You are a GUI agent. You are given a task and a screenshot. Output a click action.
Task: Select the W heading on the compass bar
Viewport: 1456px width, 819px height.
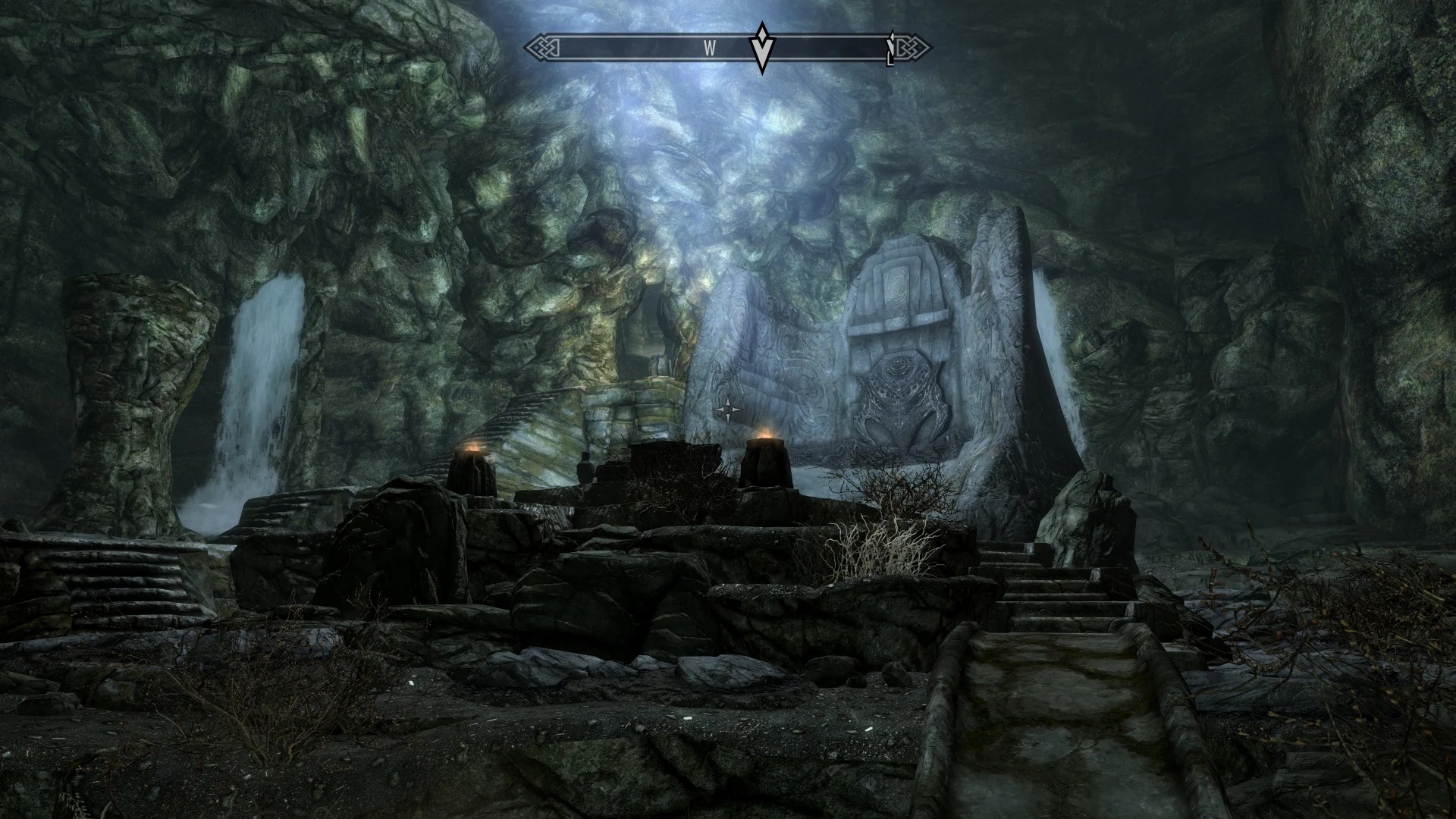pyautogui.click(x=710, y=49)
